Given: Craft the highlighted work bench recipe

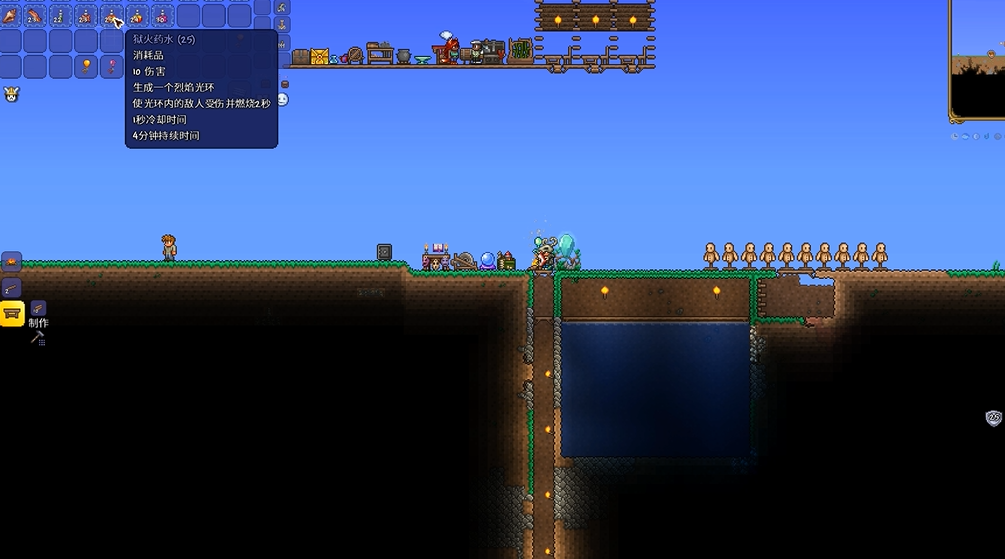Looking at the screenshot, I should [12, 314].
